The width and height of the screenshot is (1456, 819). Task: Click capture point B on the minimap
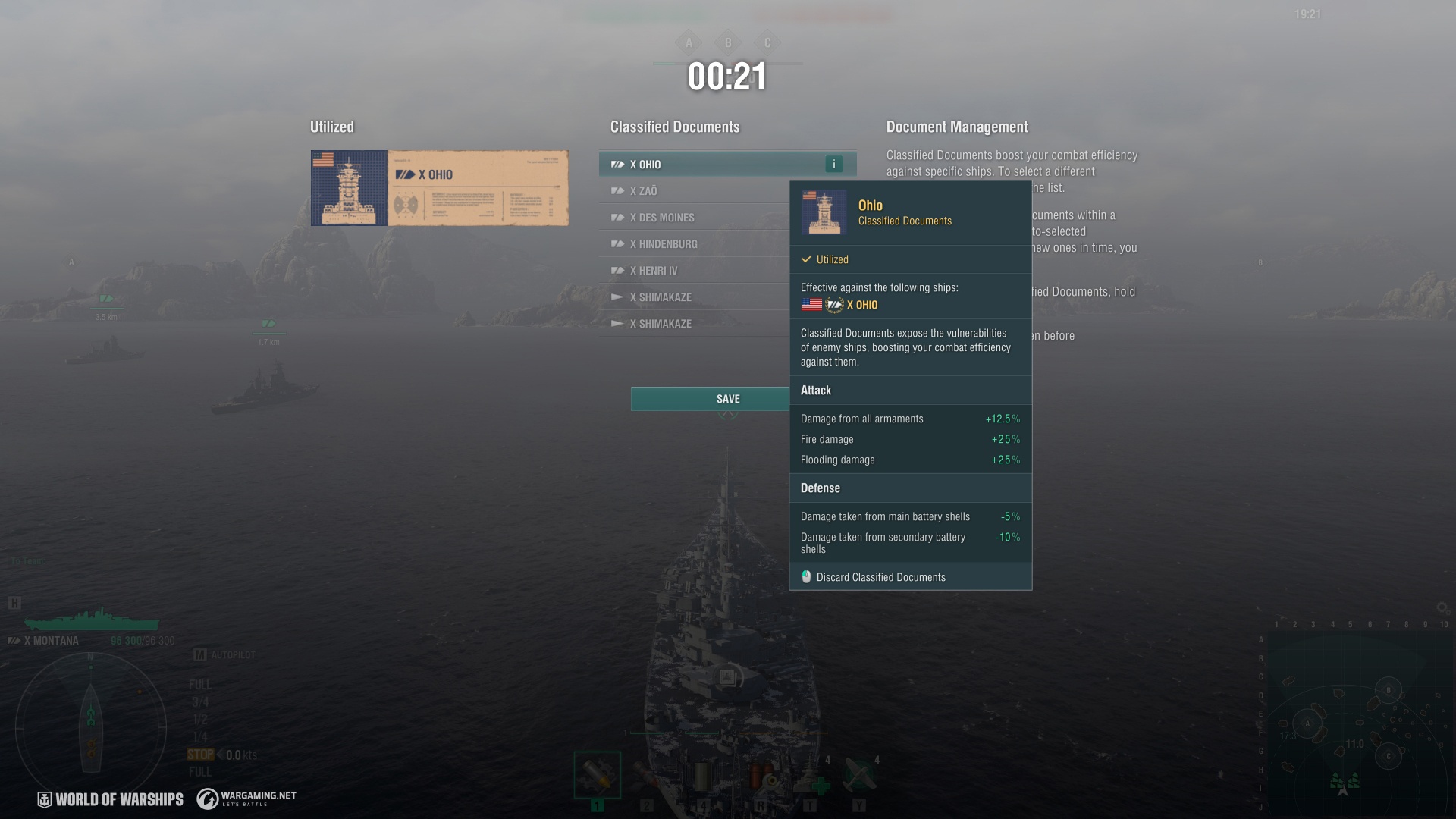pyautogui.click(x=1389, y=690)
